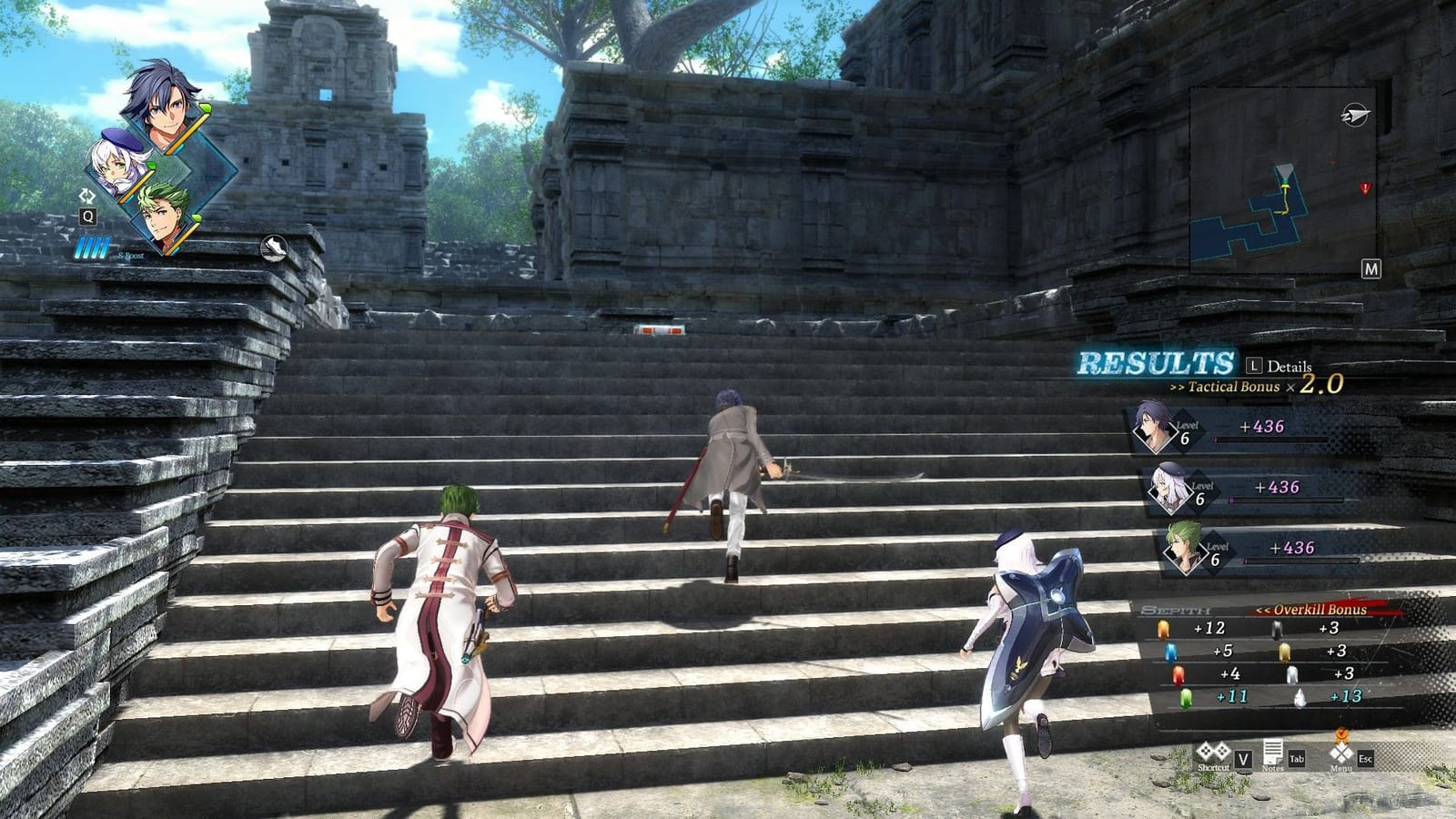Click the Q swap button
The image size is (1456, 819).
pos(87,217)
